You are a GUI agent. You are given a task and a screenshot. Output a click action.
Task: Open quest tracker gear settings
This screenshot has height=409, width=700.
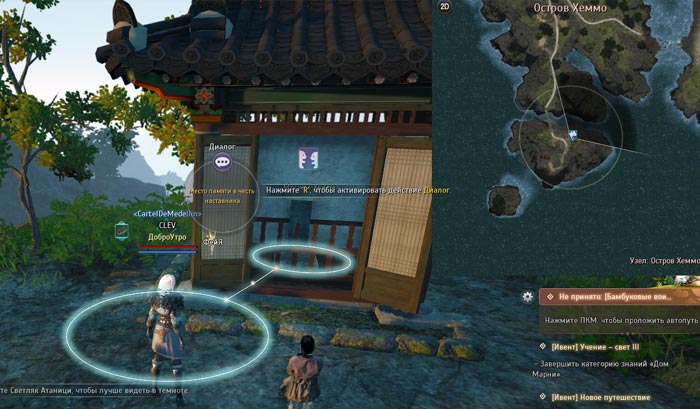[527, 297]
